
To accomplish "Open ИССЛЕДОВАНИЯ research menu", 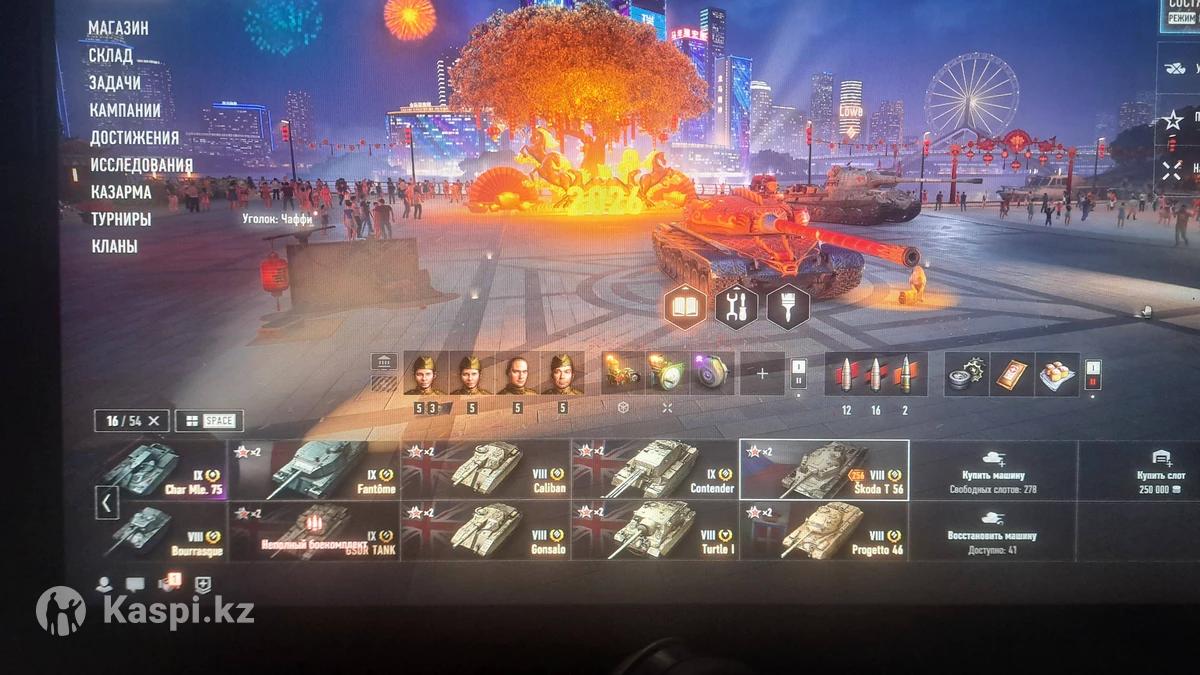I will tap(141, 165).
